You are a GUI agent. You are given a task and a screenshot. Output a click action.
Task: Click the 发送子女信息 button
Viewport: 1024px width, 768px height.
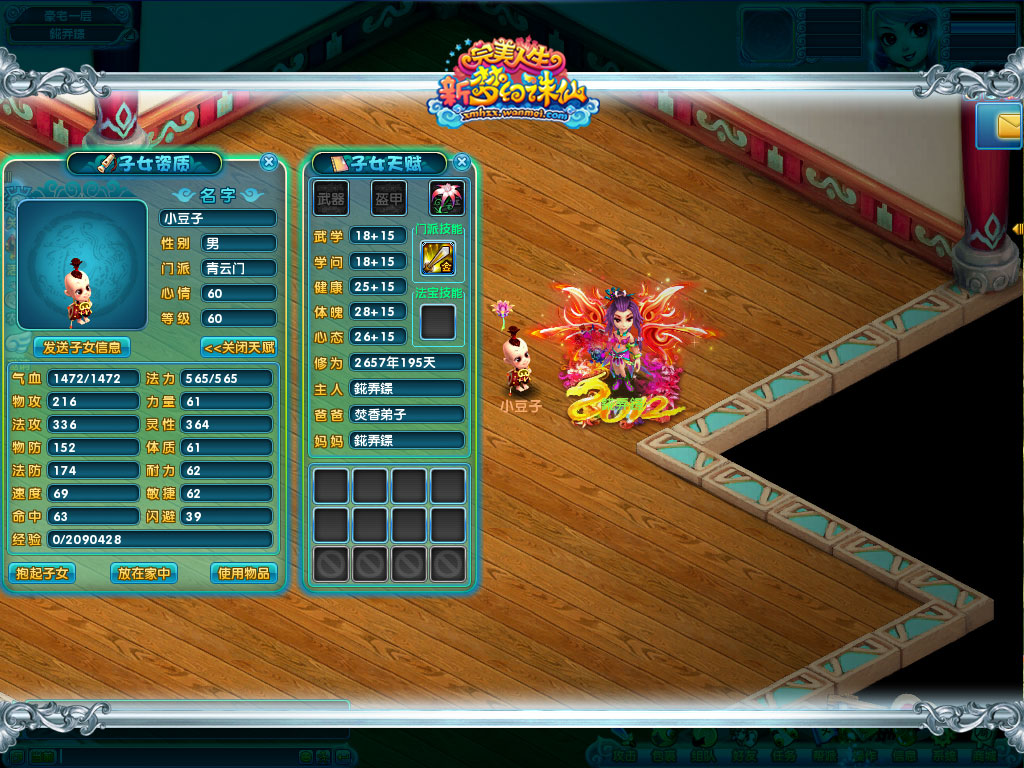point(82,347)
